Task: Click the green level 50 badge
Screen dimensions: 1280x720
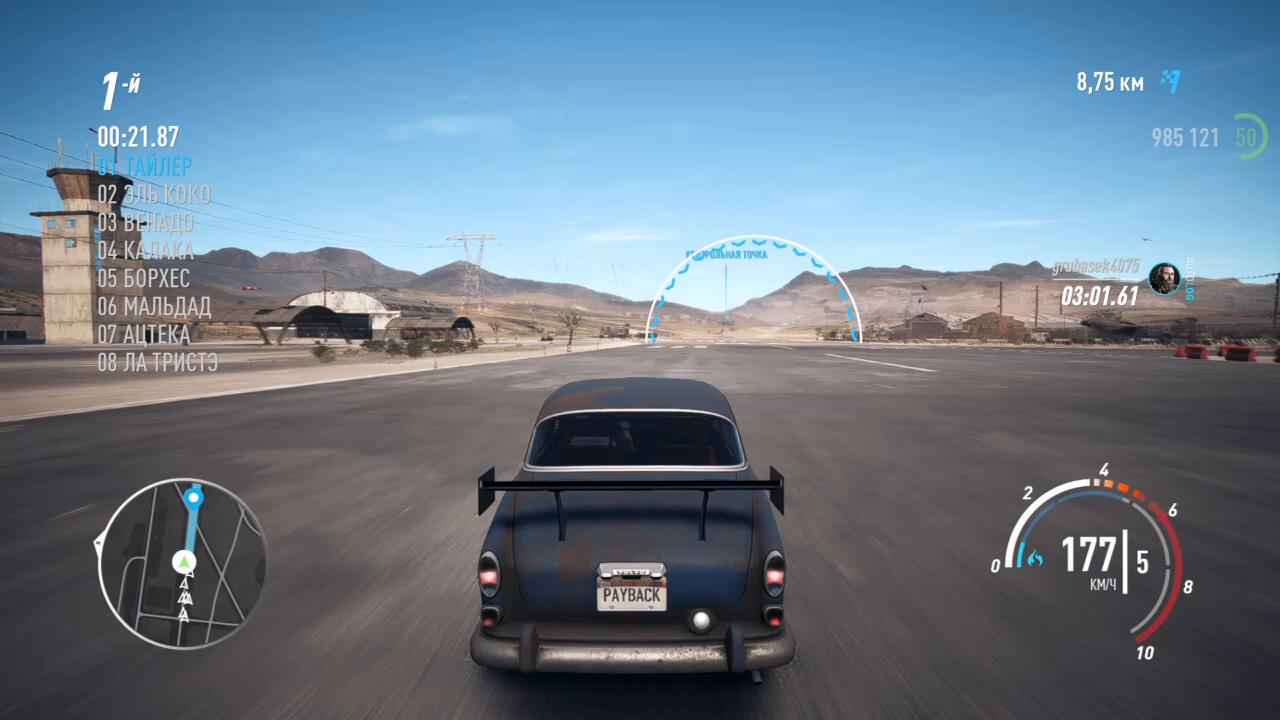Action: click(x=1249, y=136)
